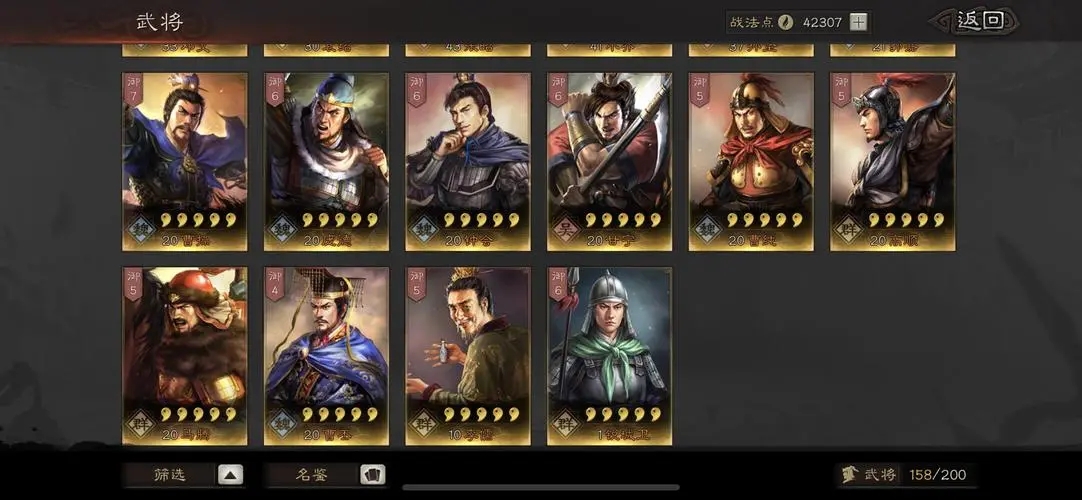
Task: Select the 马腾 card with the red fur hat
Action: tap(185, 355)
